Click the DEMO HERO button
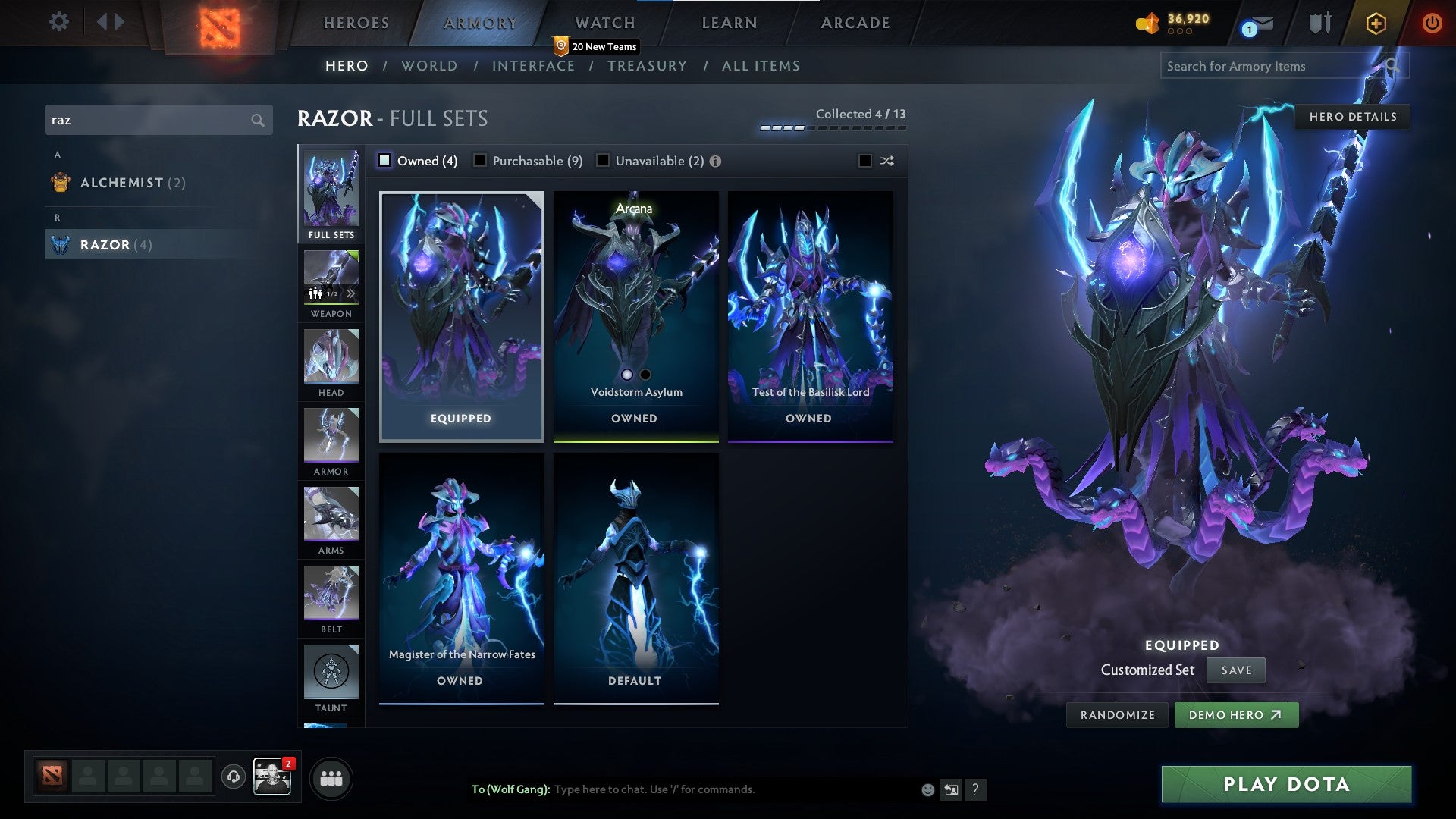 1236,714
